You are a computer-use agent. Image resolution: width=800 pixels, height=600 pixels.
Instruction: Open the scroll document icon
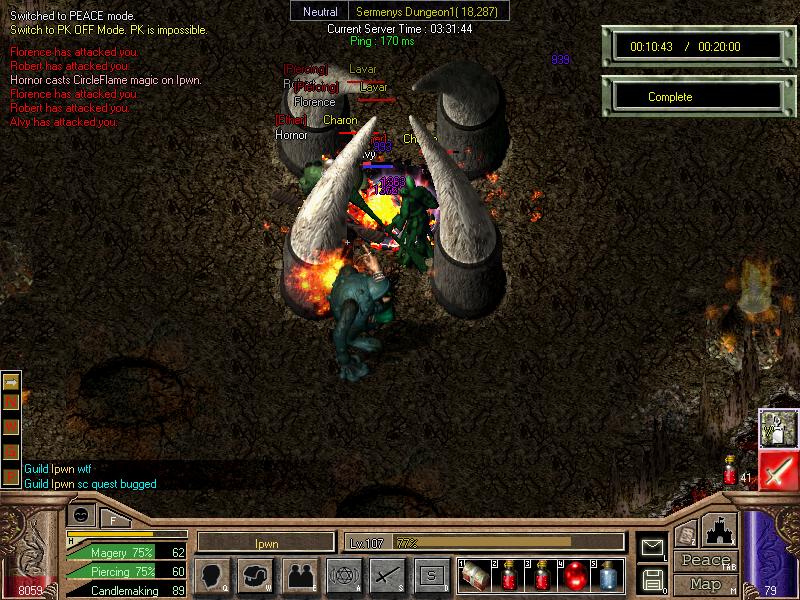pos(686,535)
